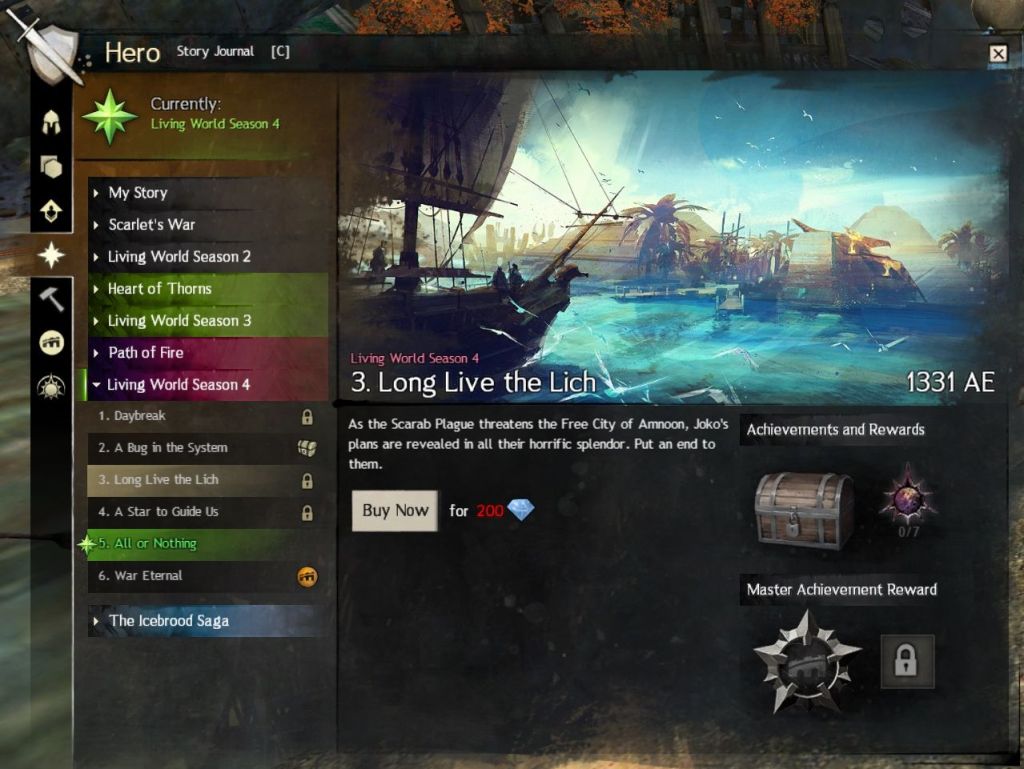Open Living World Season 2 list
This screenshot has width=1024, height=769.
click(179, 257)
